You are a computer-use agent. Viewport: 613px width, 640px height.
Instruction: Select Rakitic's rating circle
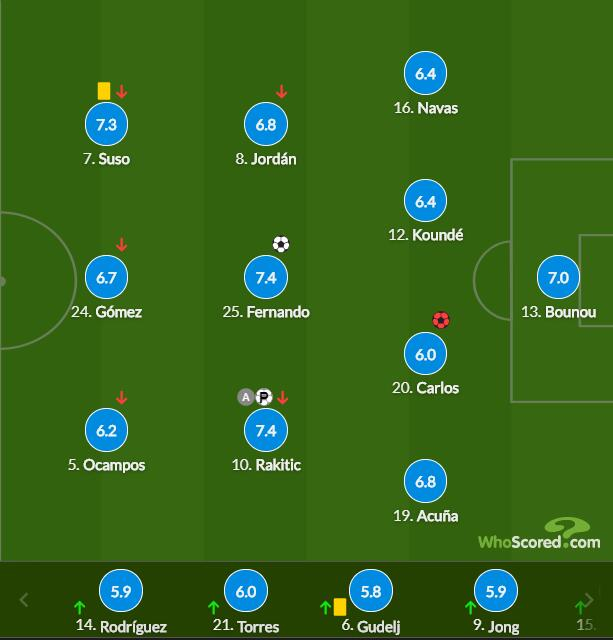(266, 431)
